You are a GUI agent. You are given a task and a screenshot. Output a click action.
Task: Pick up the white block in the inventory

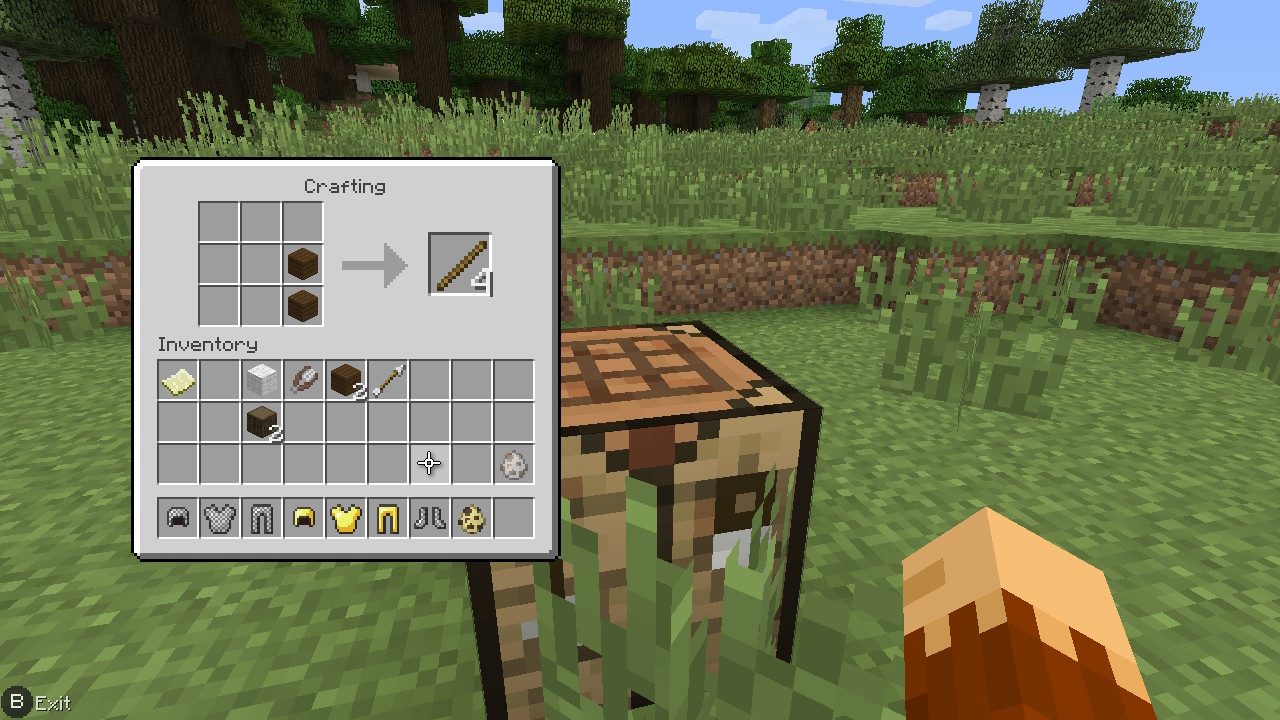coord(262,380)
